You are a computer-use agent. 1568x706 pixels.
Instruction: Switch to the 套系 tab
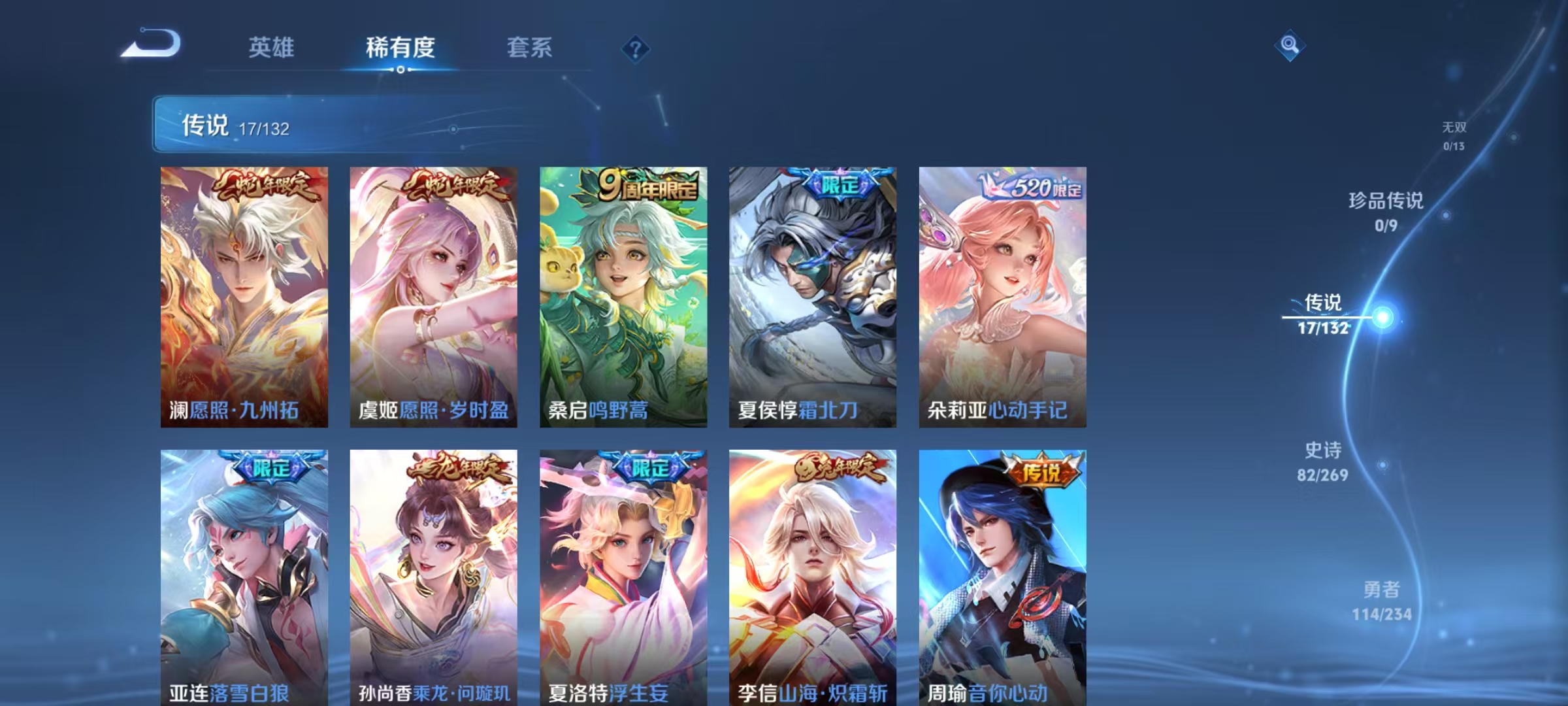[531, 48]
